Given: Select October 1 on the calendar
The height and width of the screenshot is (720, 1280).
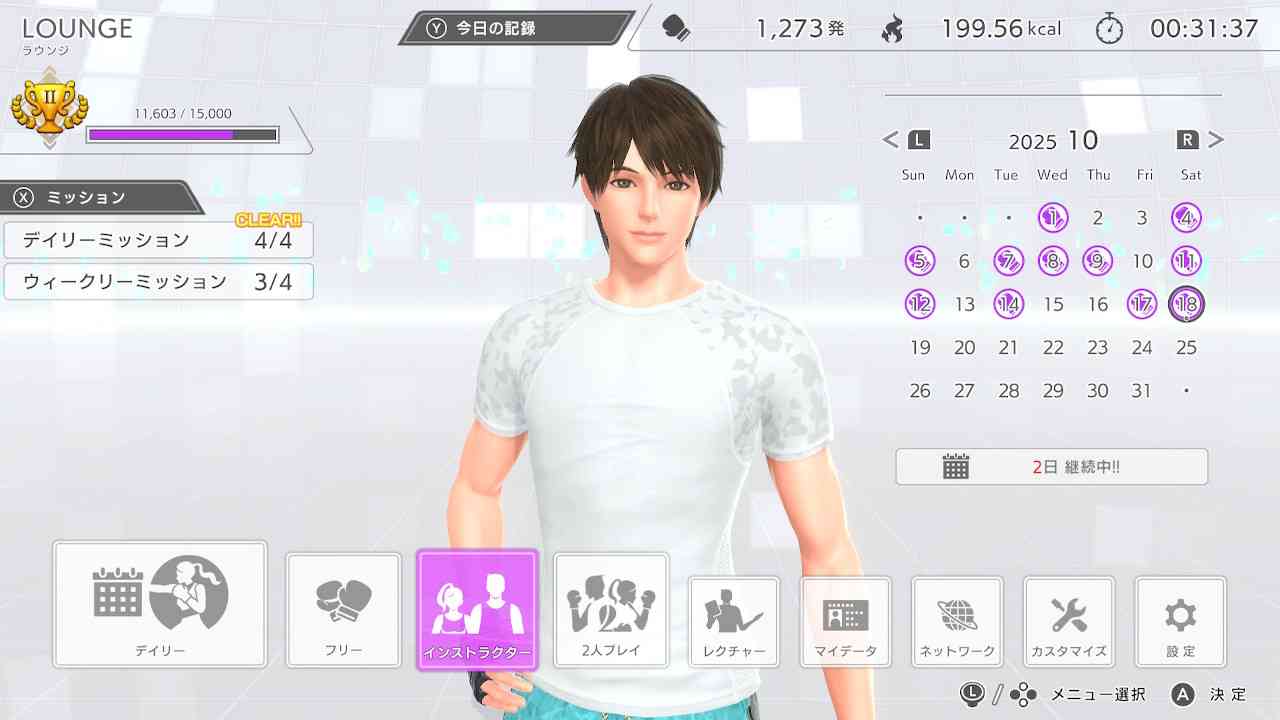Looking at the screenshot, I should [x=1053, y=217].
